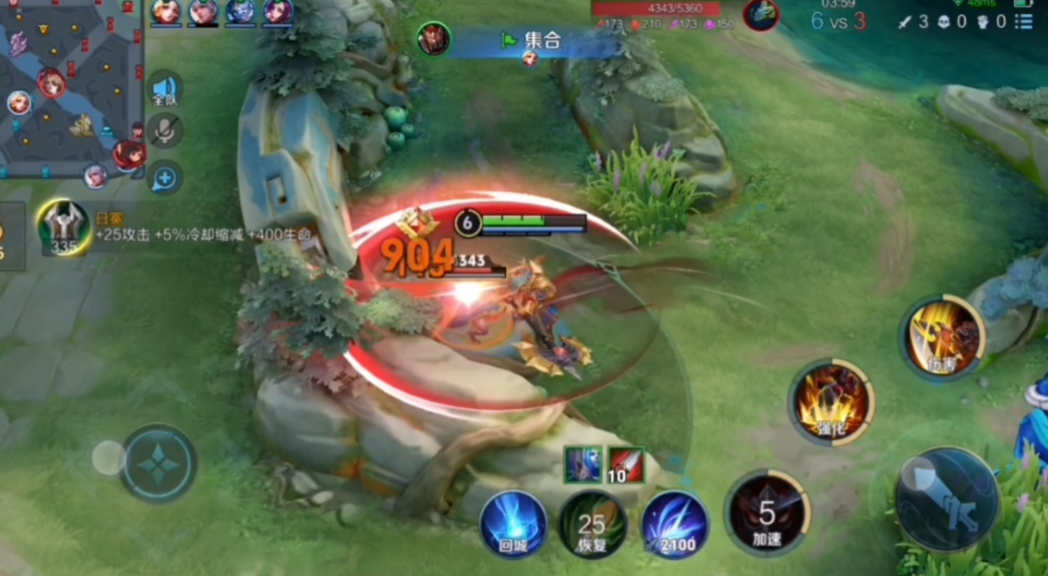Activate the Restore (恢复) heal skill

pos(592,524)
